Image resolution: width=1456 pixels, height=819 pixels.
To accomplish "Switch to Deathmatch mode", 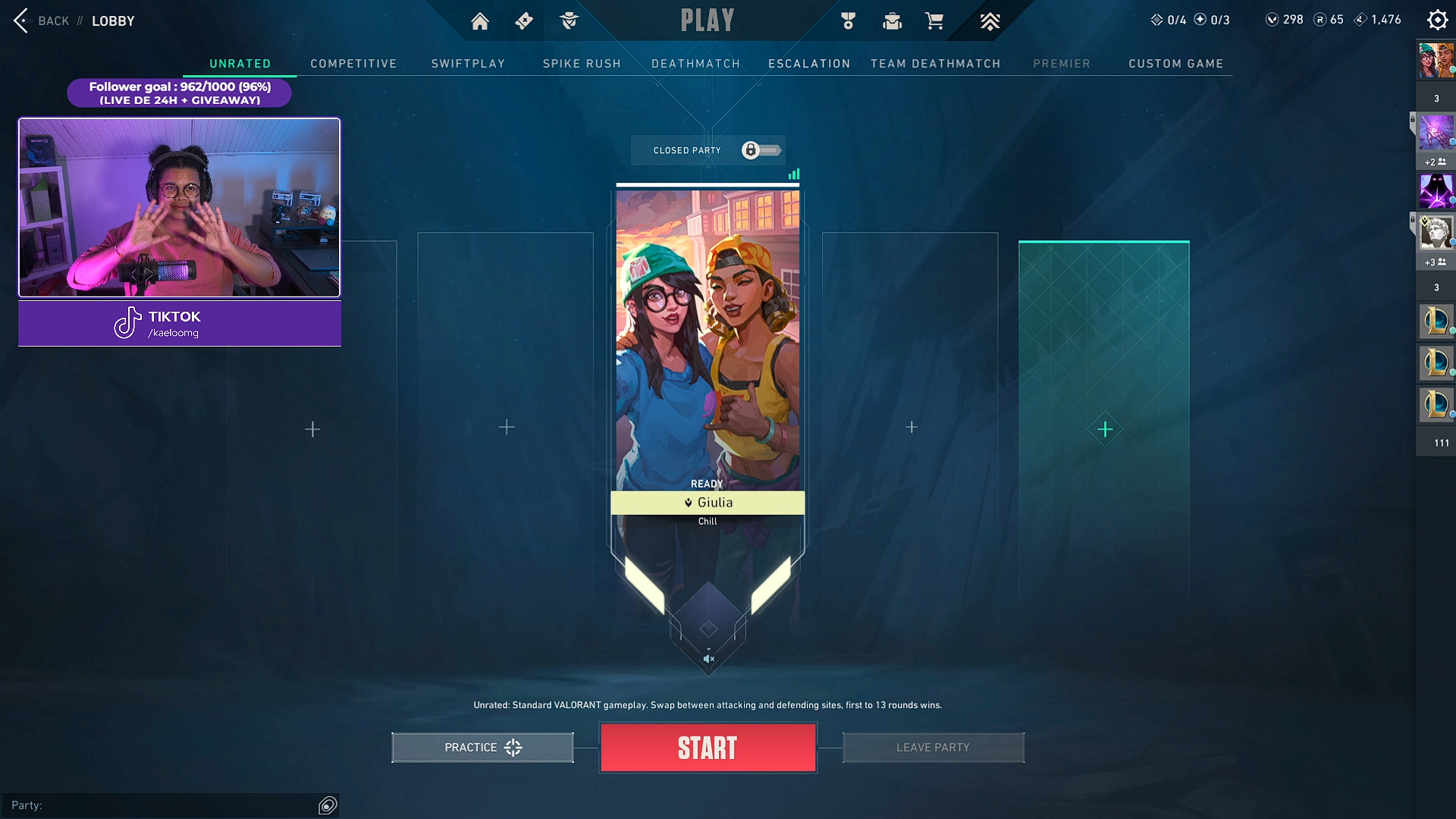I will (695, 64).
